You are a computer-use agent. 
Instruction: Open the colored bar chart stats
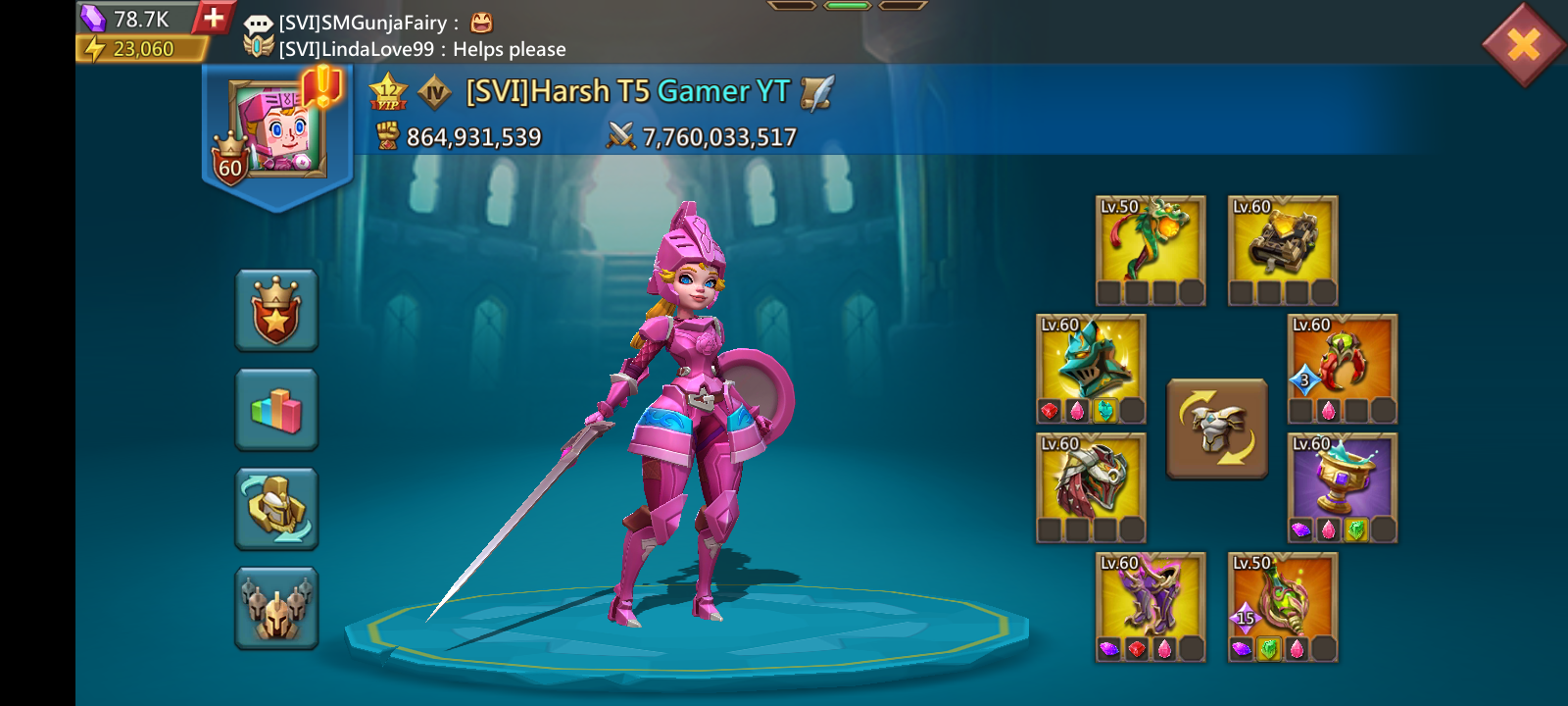click(x=276, y=410)
